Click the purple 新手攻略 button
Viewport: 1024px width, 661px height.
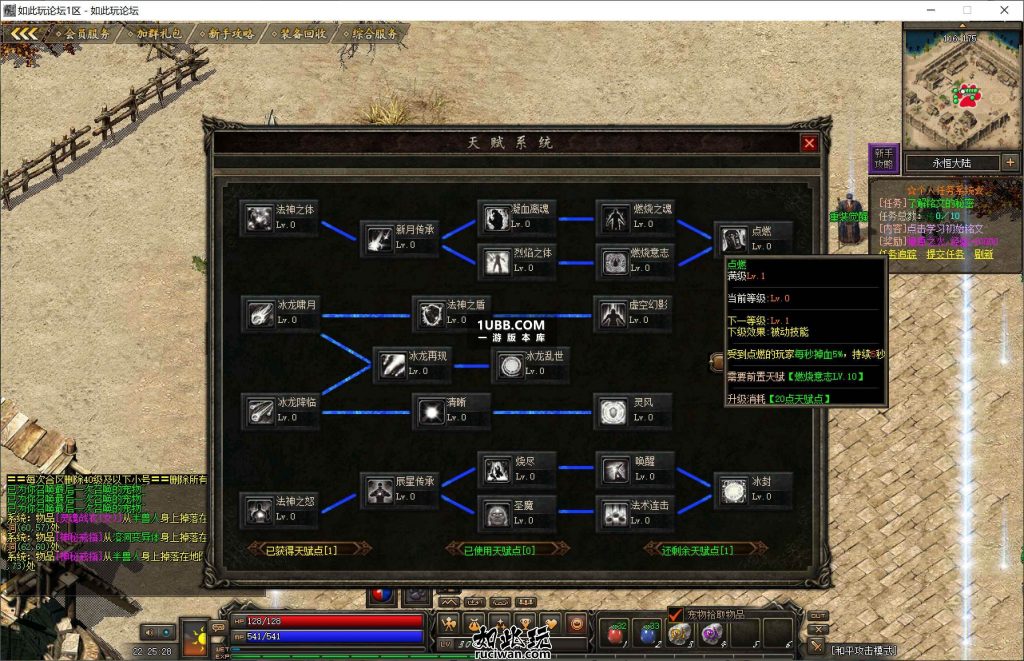click(x=883, y=158)
